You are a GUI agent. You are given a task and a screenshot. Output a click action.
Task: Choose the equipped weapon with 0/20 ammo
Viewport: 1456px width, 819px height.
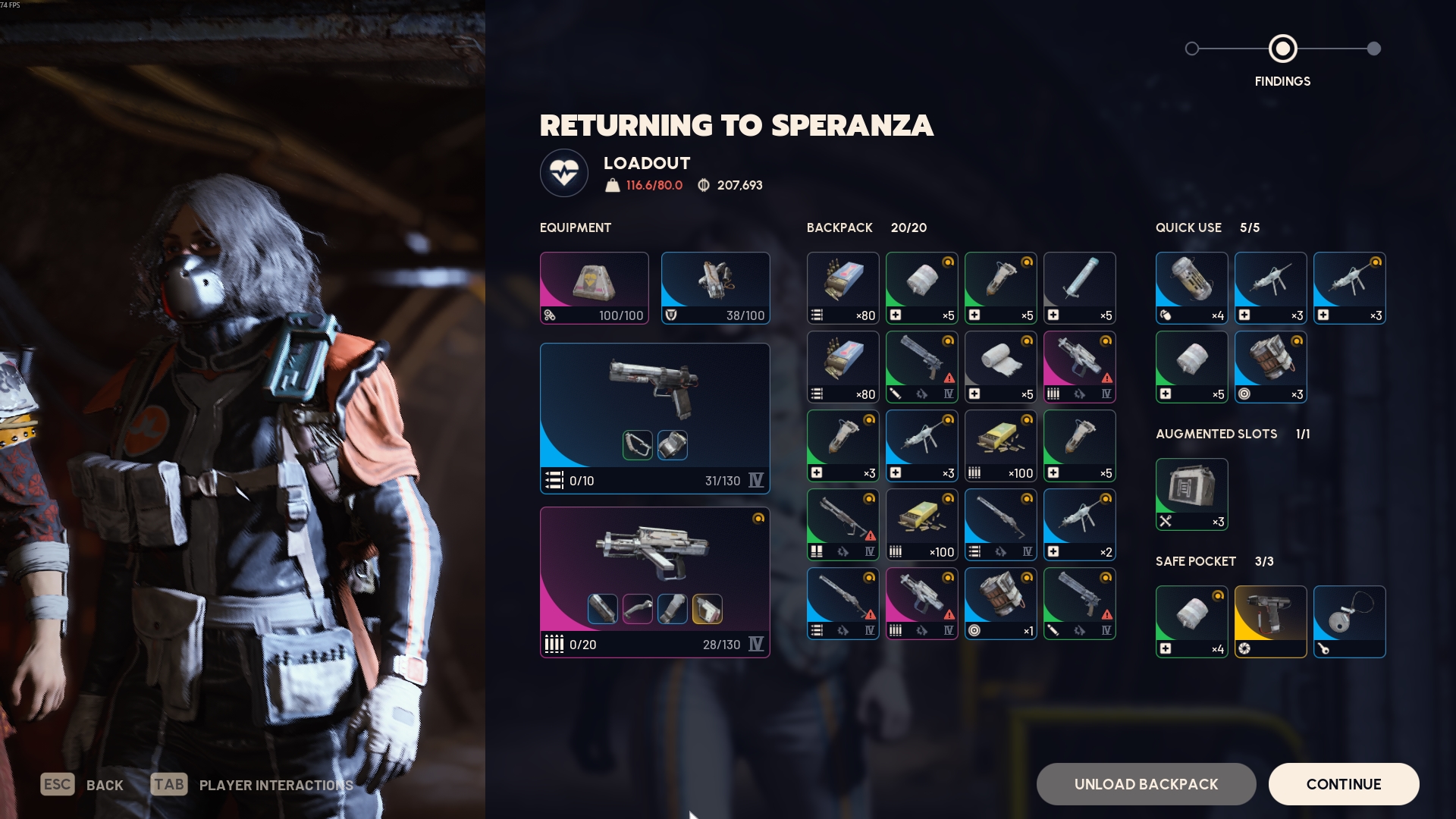654,582
